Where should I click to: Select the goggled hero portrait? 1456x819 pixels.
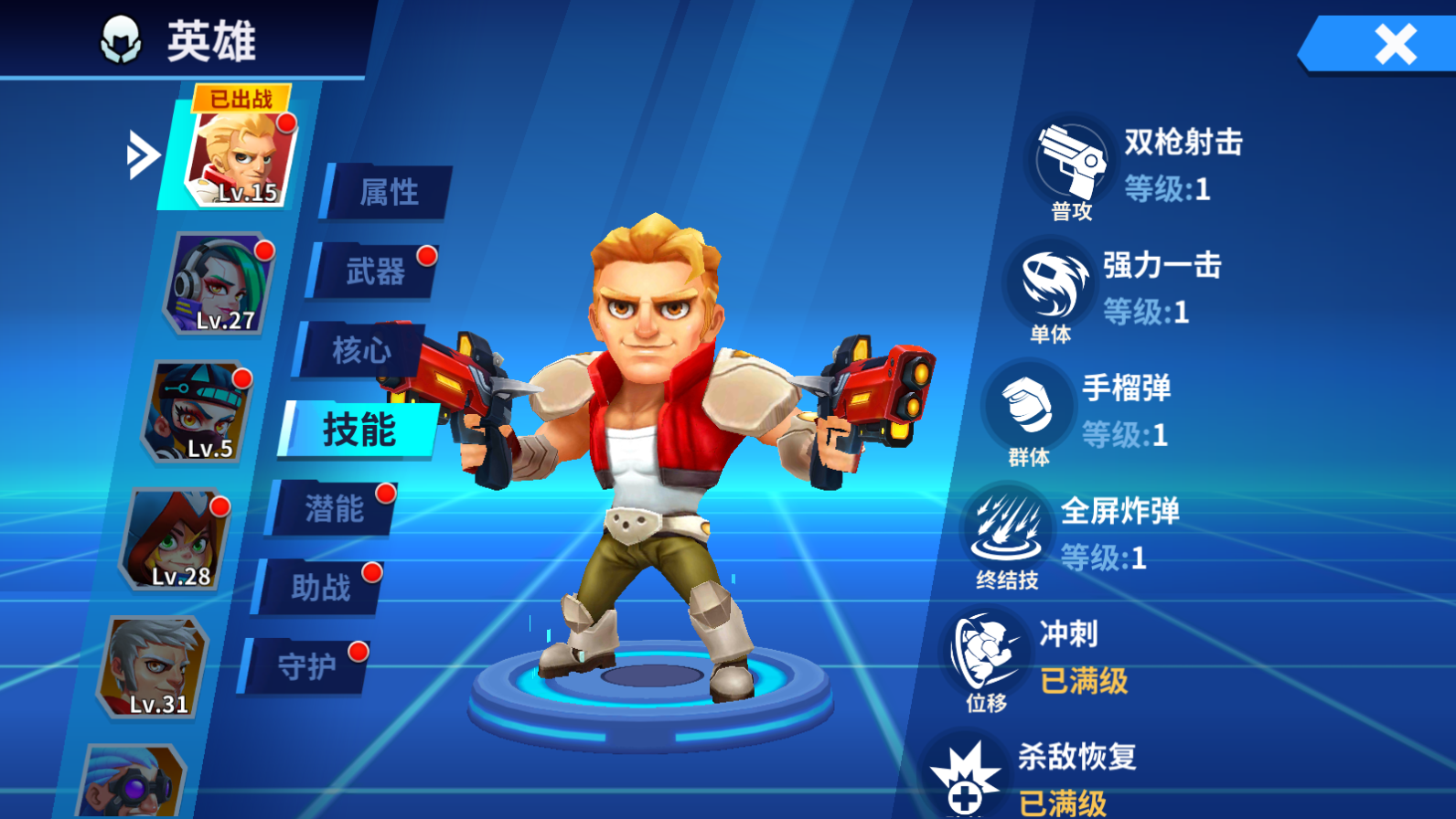133,782
